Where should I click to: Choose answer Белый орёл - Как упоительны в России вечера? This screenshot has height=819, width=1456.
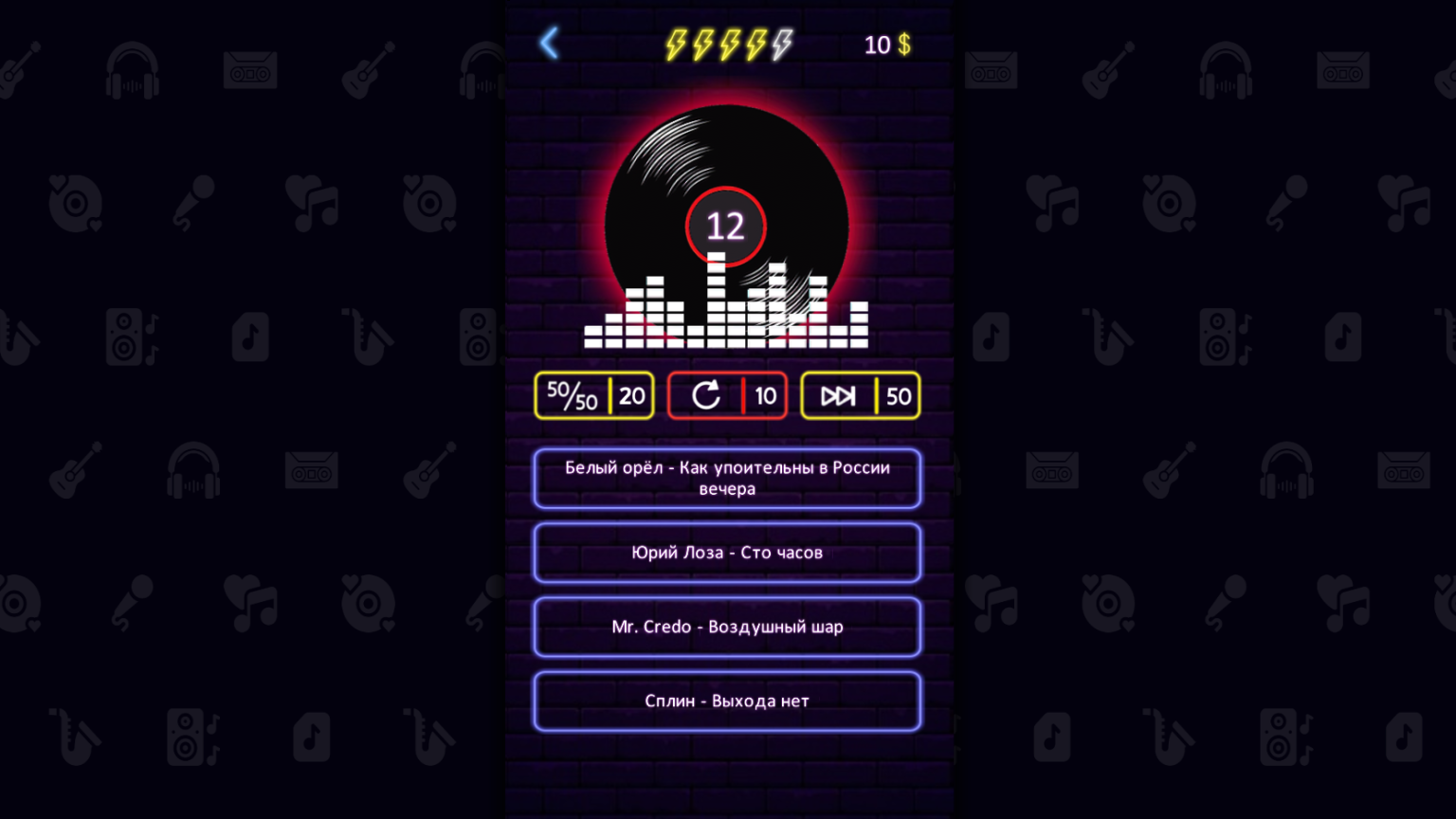point(727,478)
